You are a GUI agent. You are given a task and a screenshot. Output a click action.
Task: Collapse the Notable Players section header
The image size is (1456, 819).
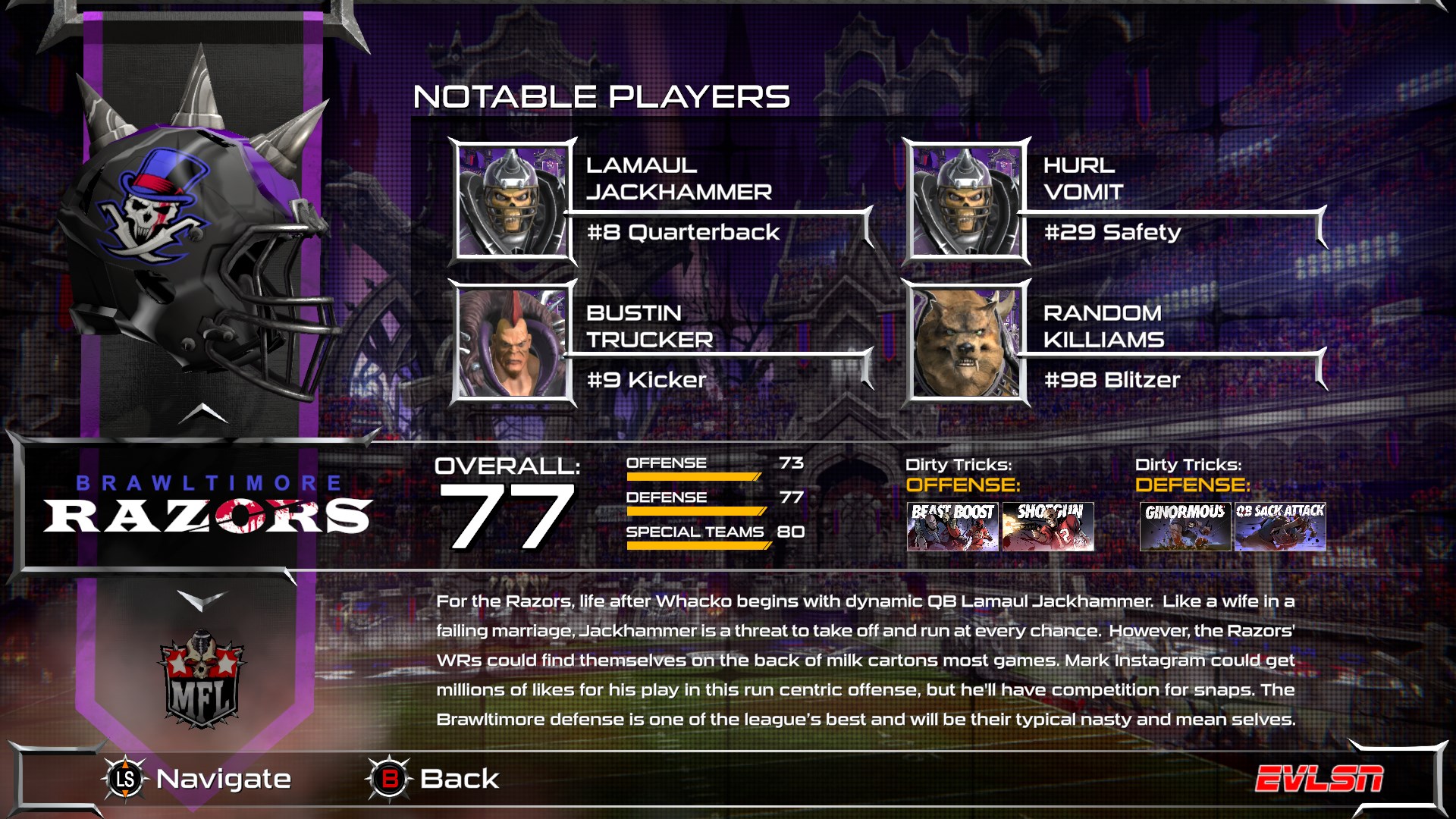pyautogui.click(x=599, y=96)
